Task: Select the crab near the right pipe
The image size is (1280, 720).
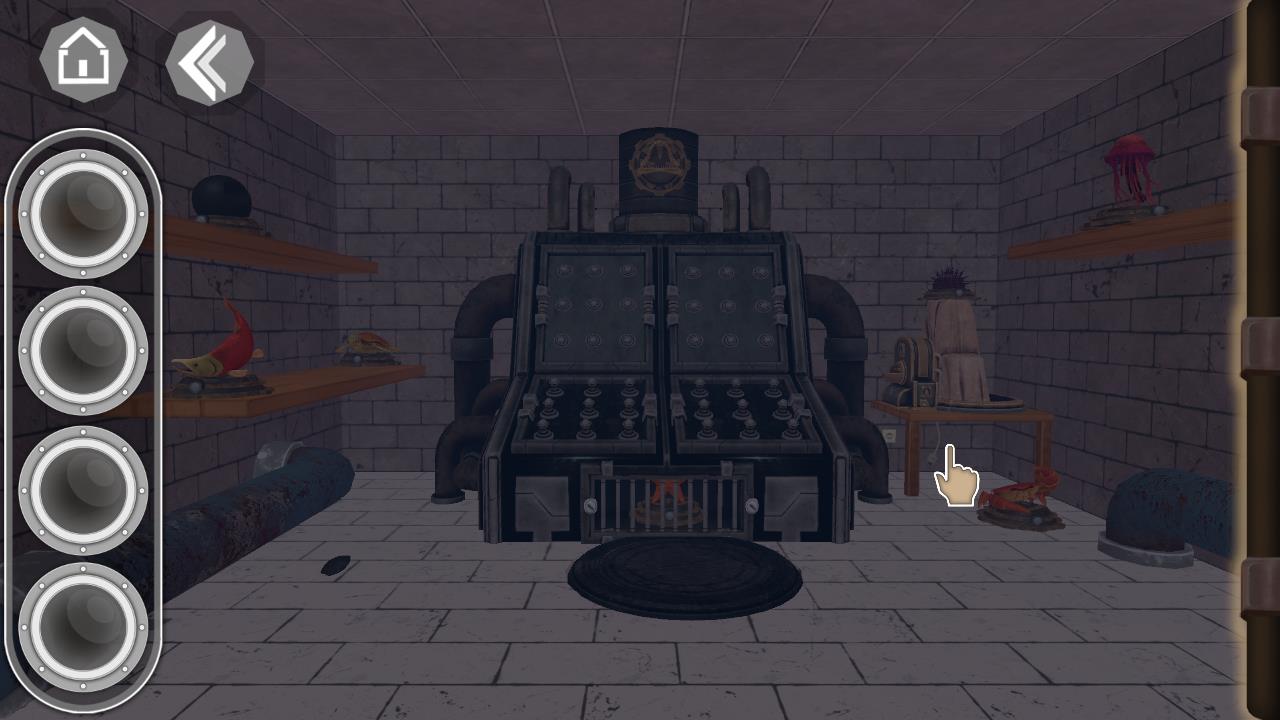Action: tap(1020, 495)
